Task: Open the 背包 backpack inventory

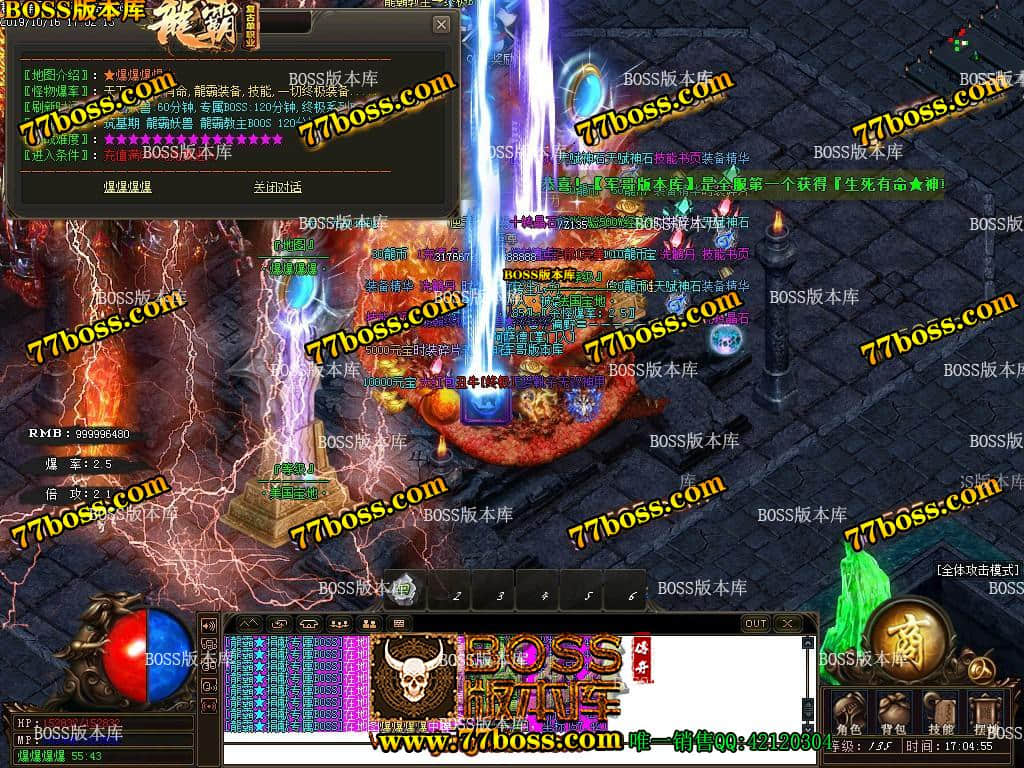Action: [x=894, y=711]
